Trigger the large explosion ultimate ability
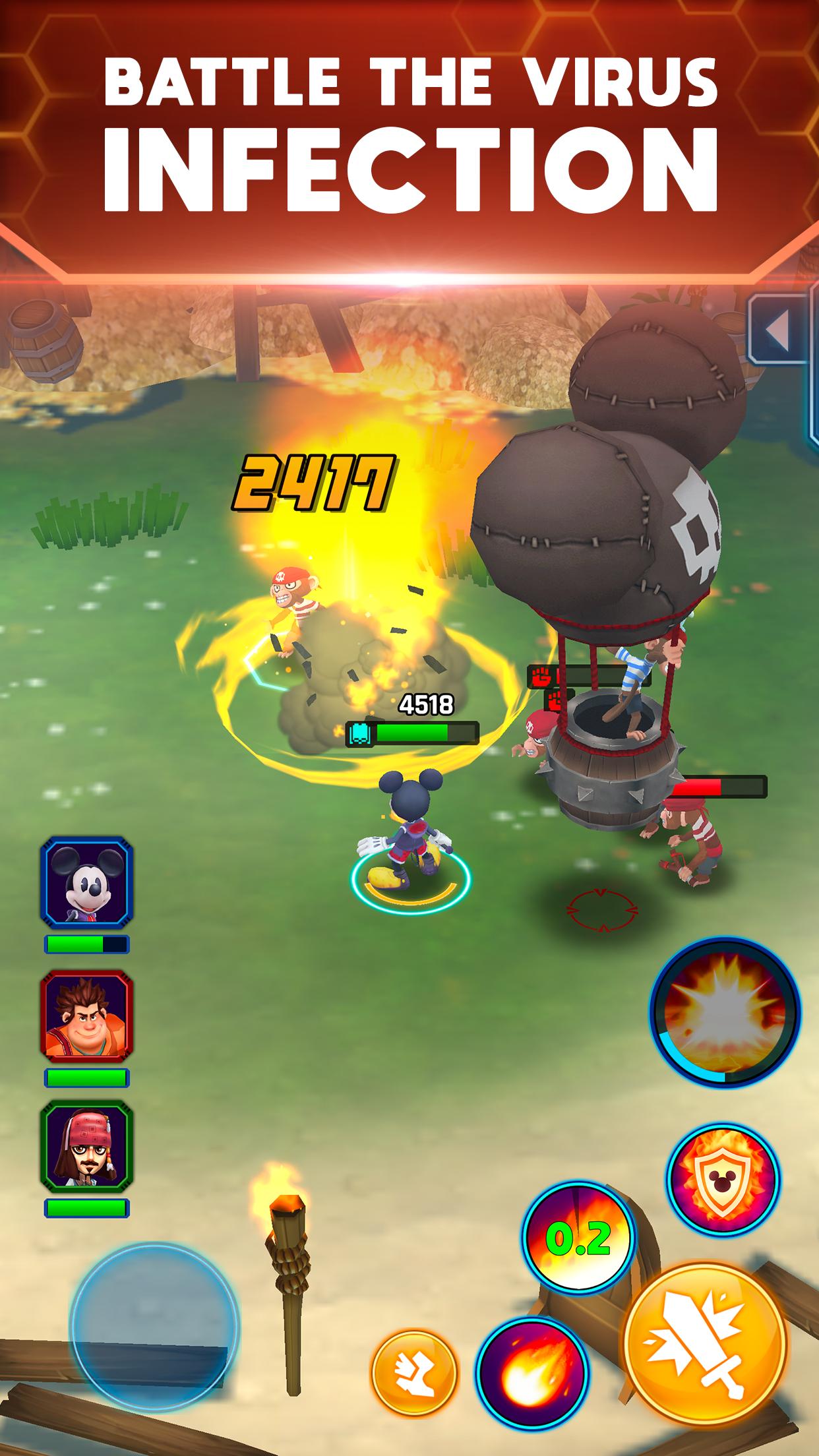 click(725, 1011)
